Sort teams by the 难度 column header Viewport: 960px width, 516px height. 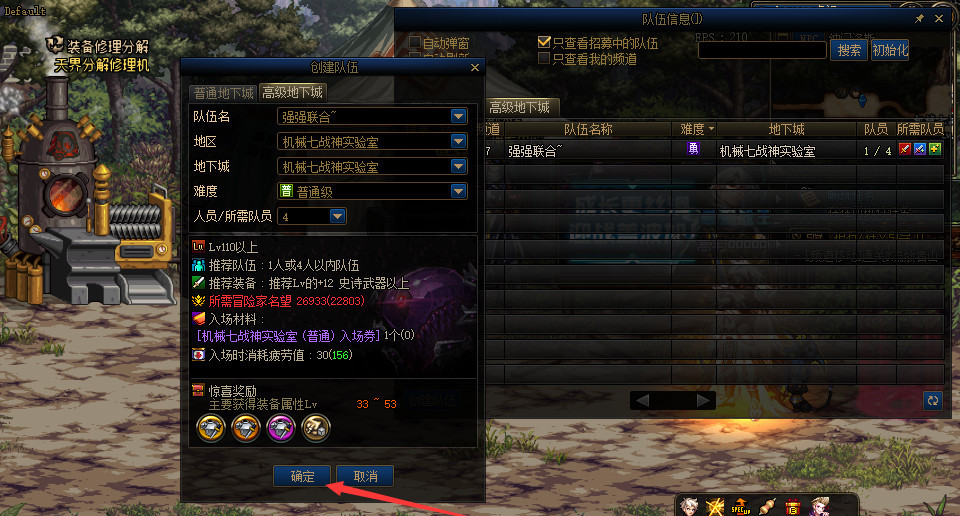pyautogui.click(x=697, y=129)
